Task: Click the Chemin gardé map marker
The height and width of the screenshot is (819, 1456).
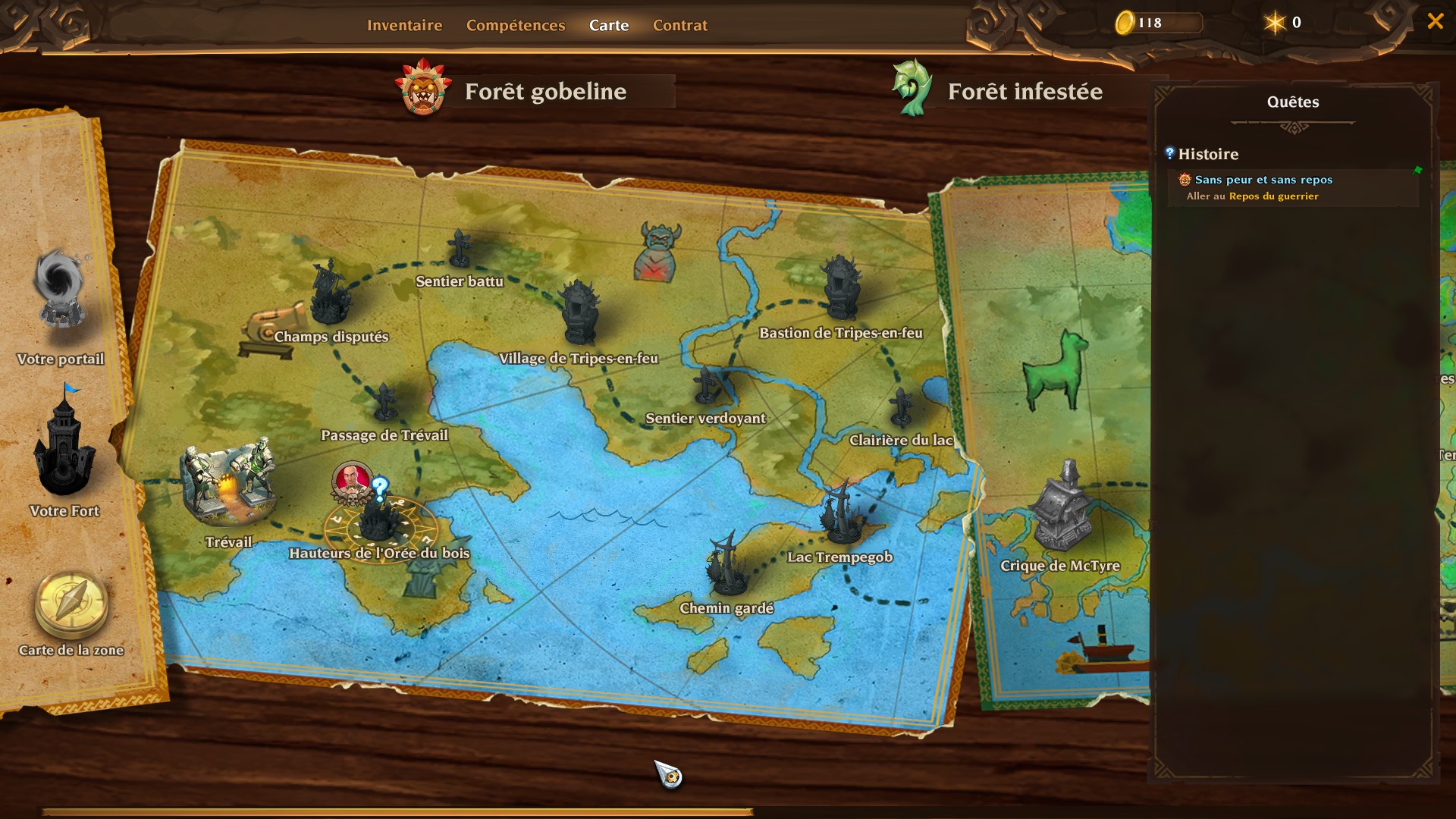Action: [x=726, y=563]
